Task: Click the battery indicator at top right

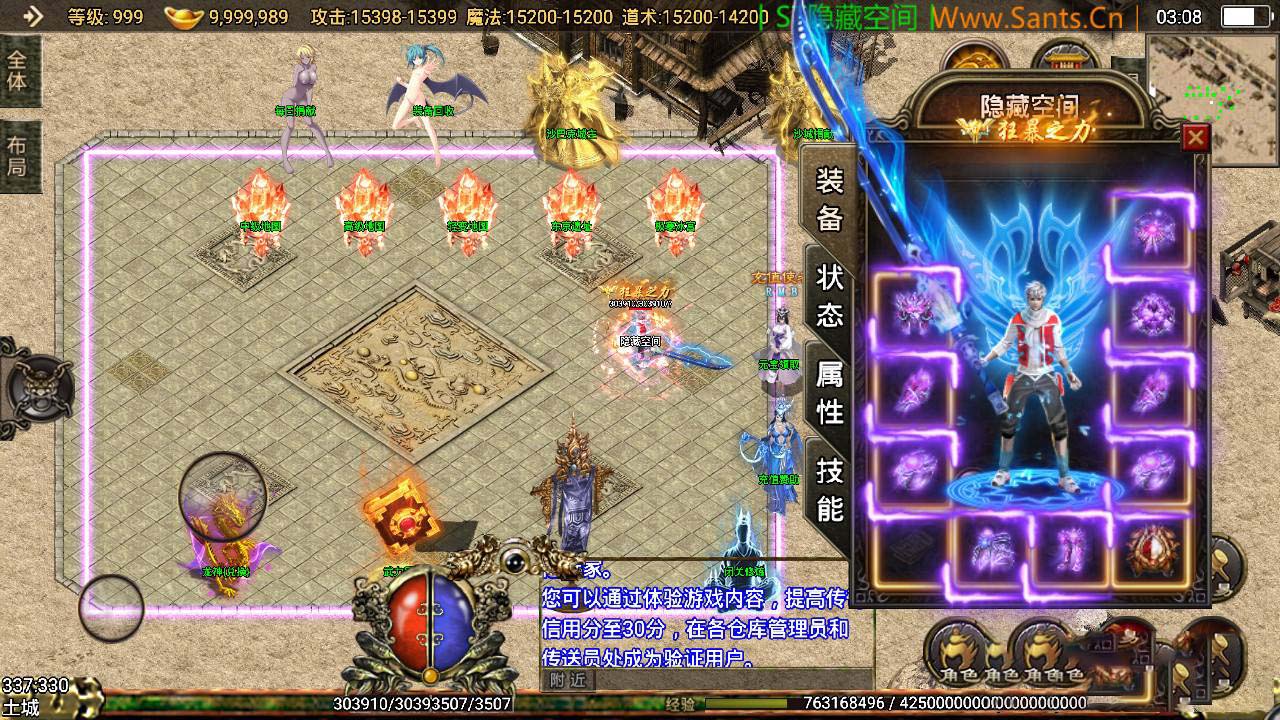Action: coord(1245,16)
